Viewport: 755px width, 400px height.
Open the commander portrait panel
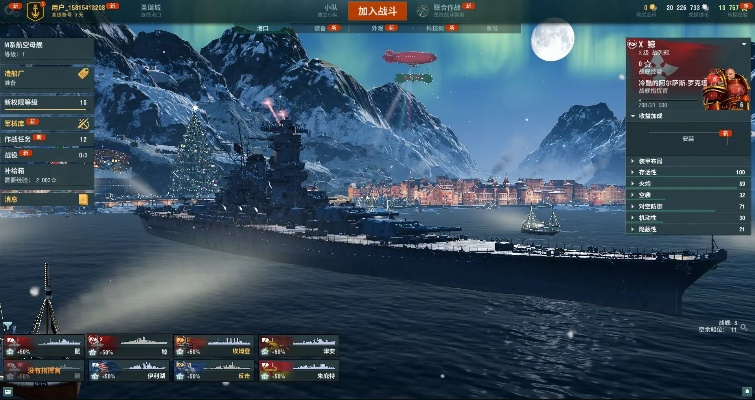[x=720, y=83]
